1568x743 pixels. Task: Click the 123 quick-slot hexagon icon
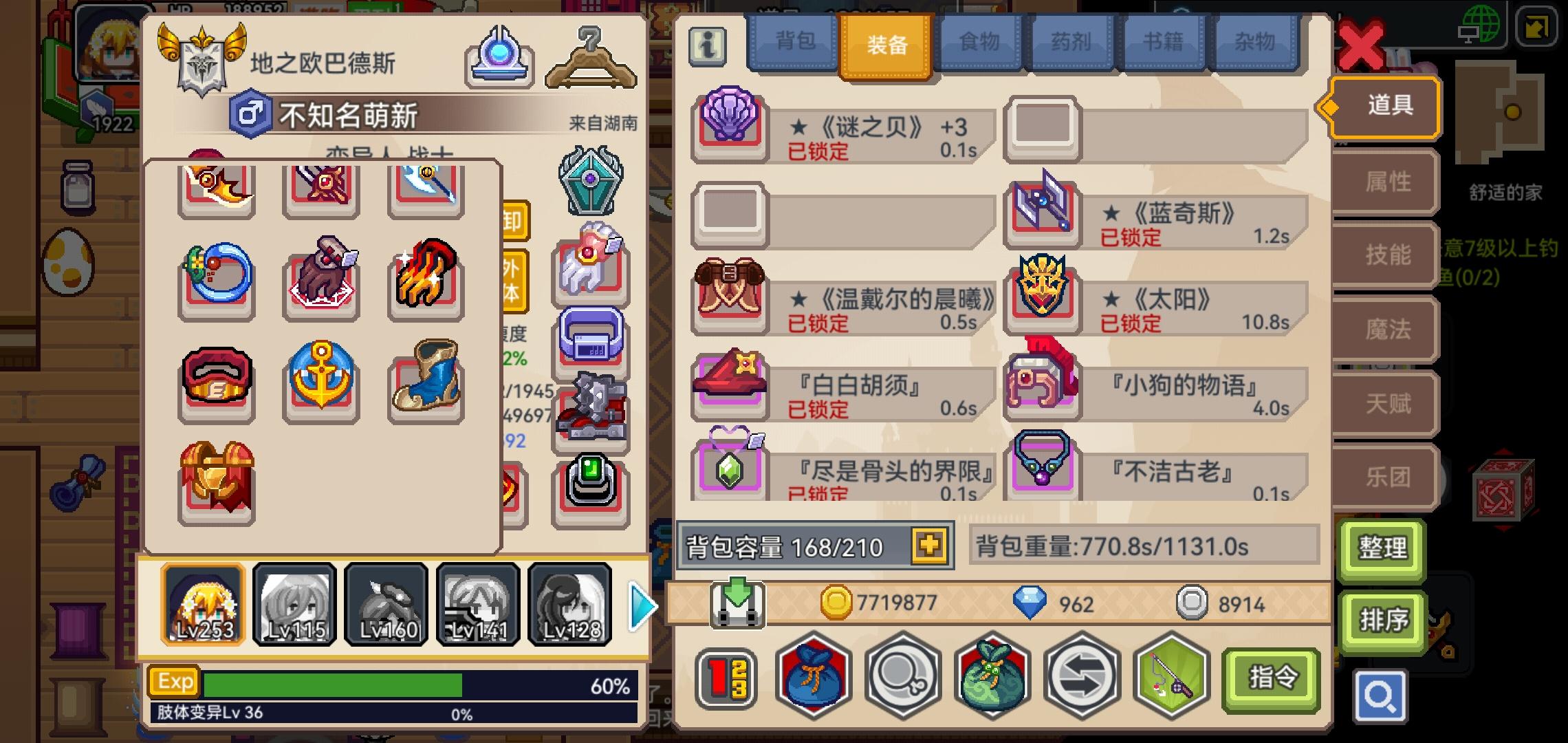point(728,678)
